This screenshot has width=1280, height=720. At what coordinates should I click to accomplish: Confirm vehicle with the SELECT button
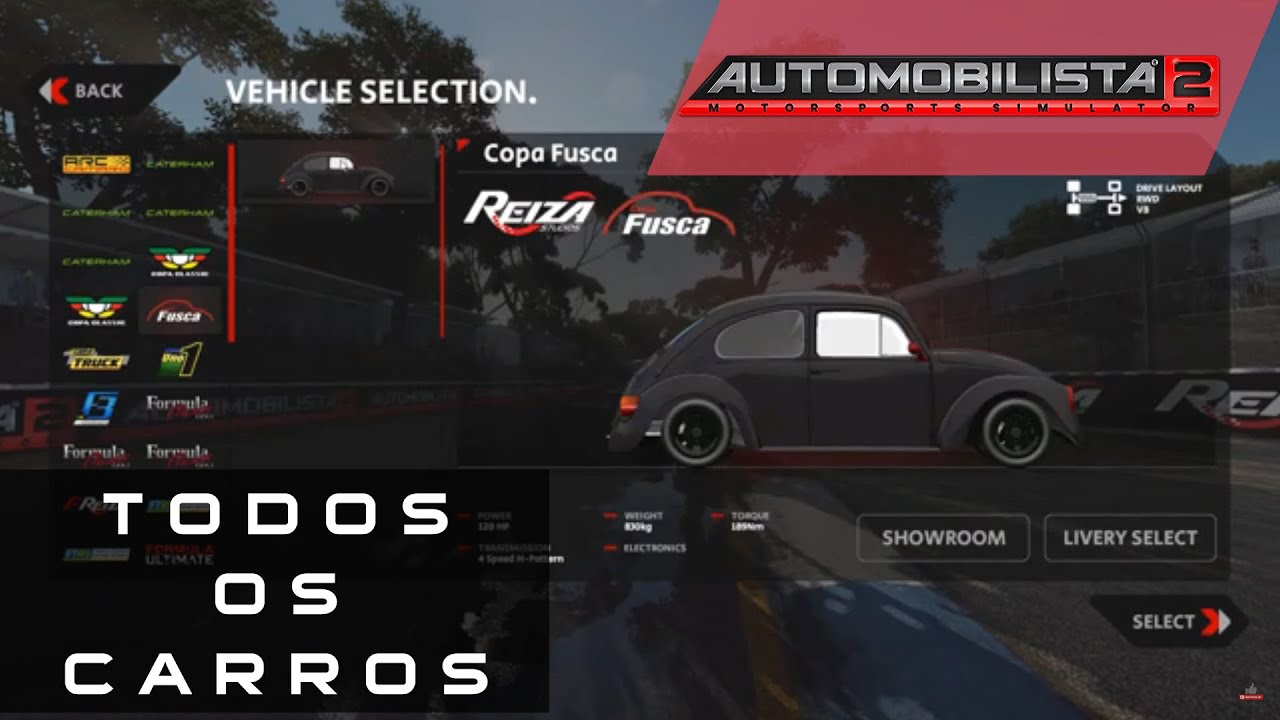1168,622
